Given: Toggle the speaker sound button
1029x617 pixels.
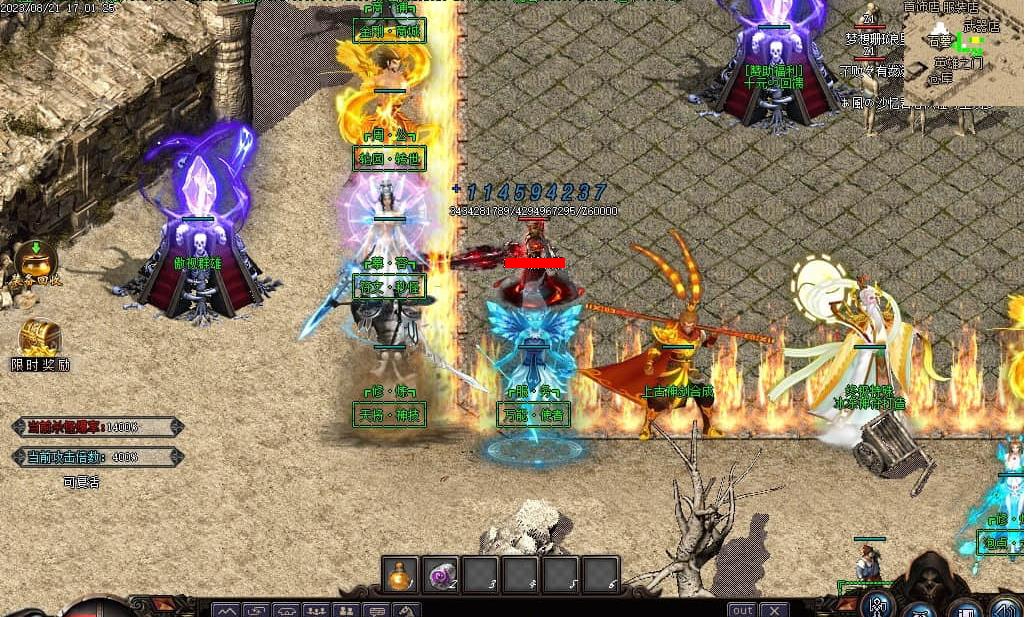Looking at the screenshot, I should (1004, 609).
